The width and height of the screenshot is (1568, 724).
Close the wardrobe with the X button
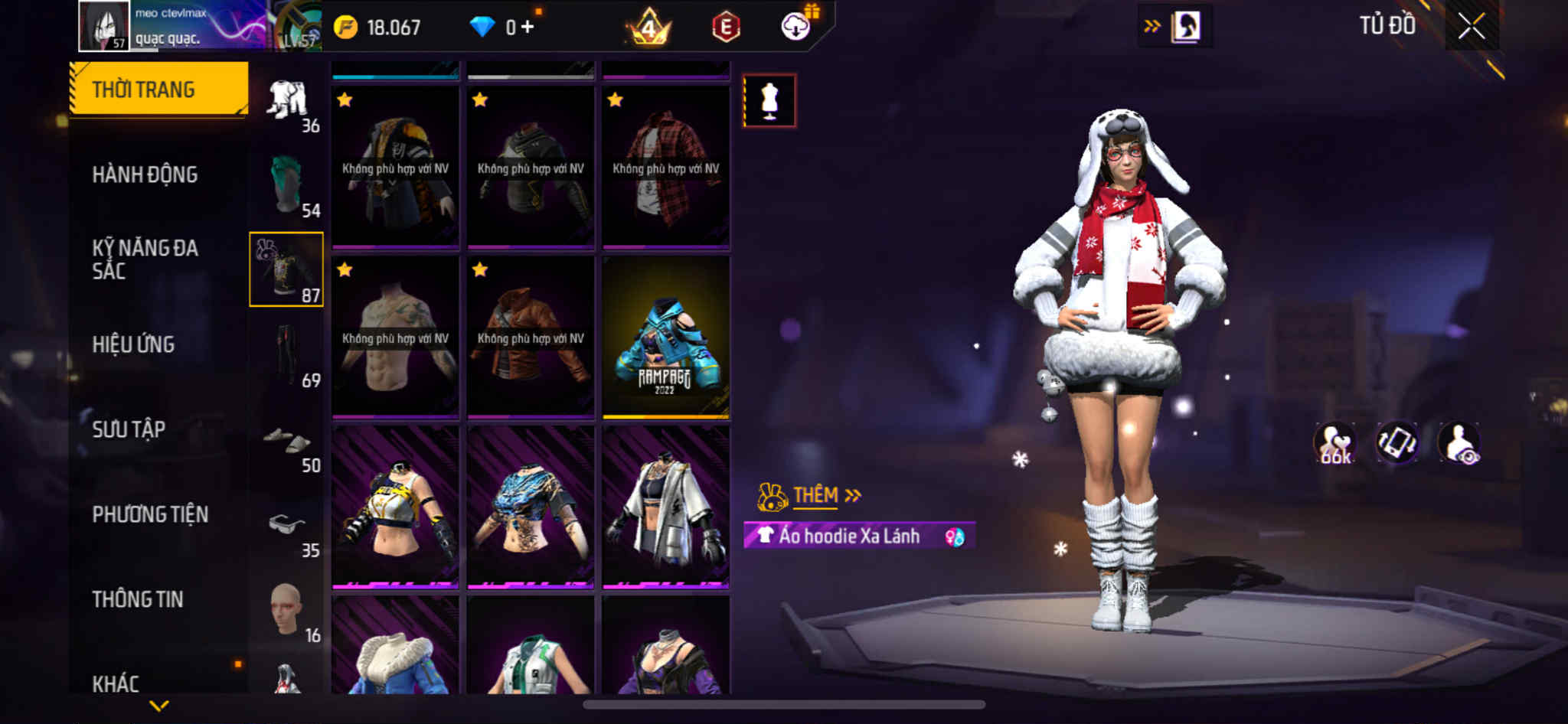click(x=1471, y=27)
